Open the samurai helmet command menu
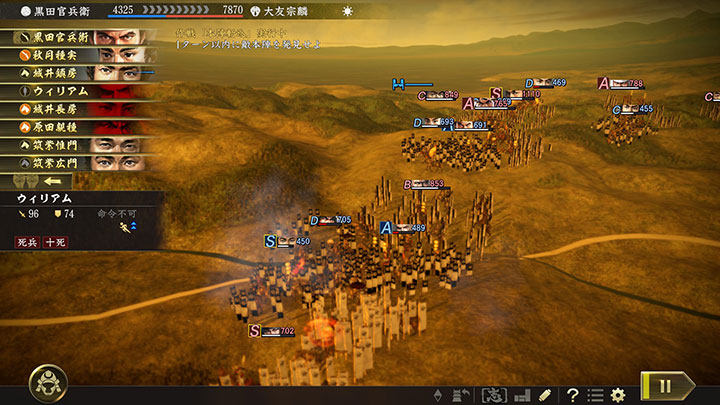 click(x=47, y=383)
